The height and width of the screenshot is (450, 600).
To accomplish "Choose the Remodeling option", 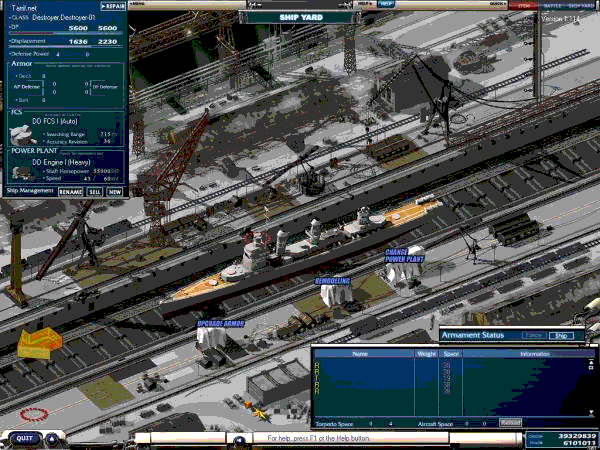I will point(332,281).
